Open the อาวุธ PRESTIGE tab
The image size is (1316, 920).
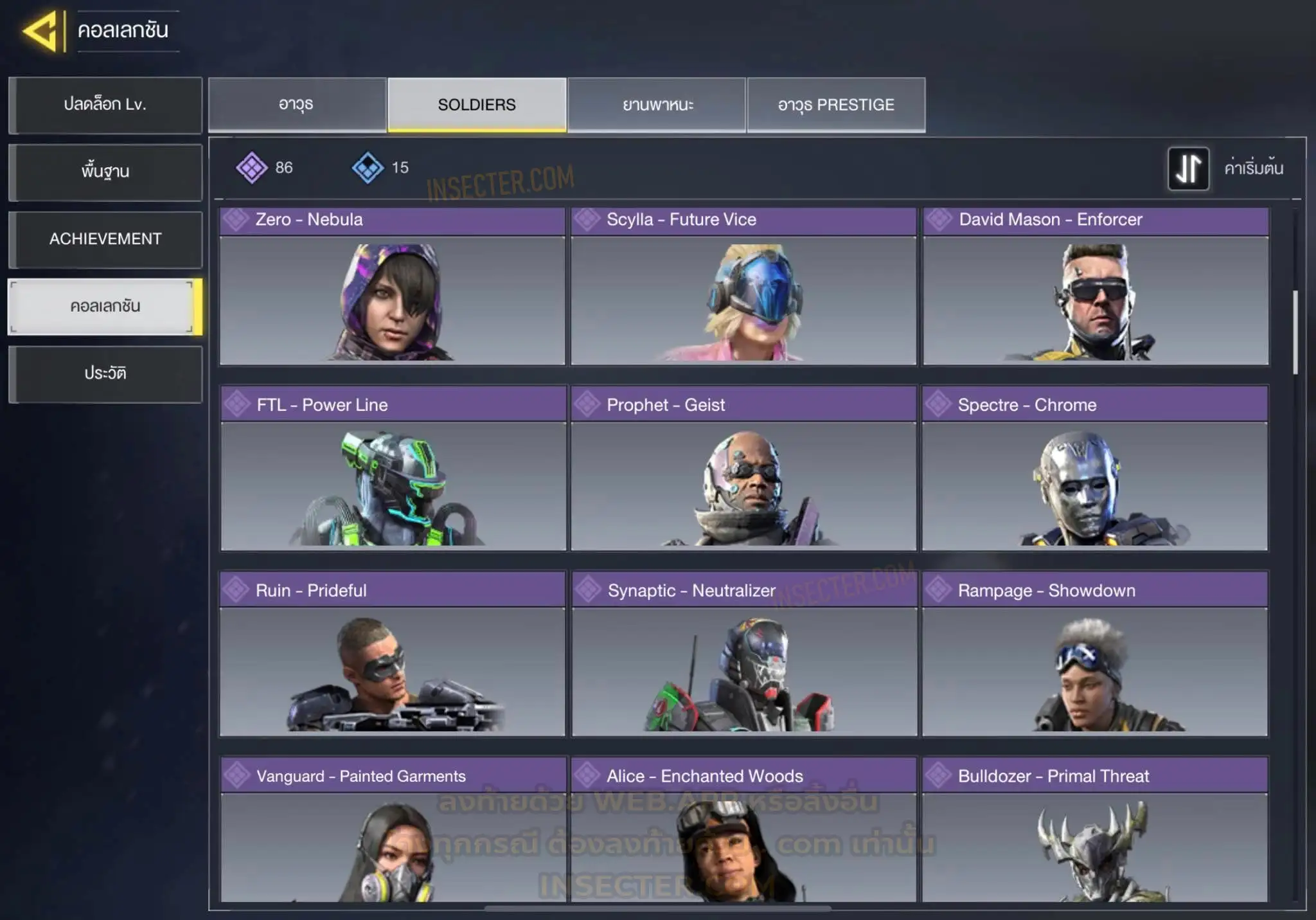(x=836, y=105)
